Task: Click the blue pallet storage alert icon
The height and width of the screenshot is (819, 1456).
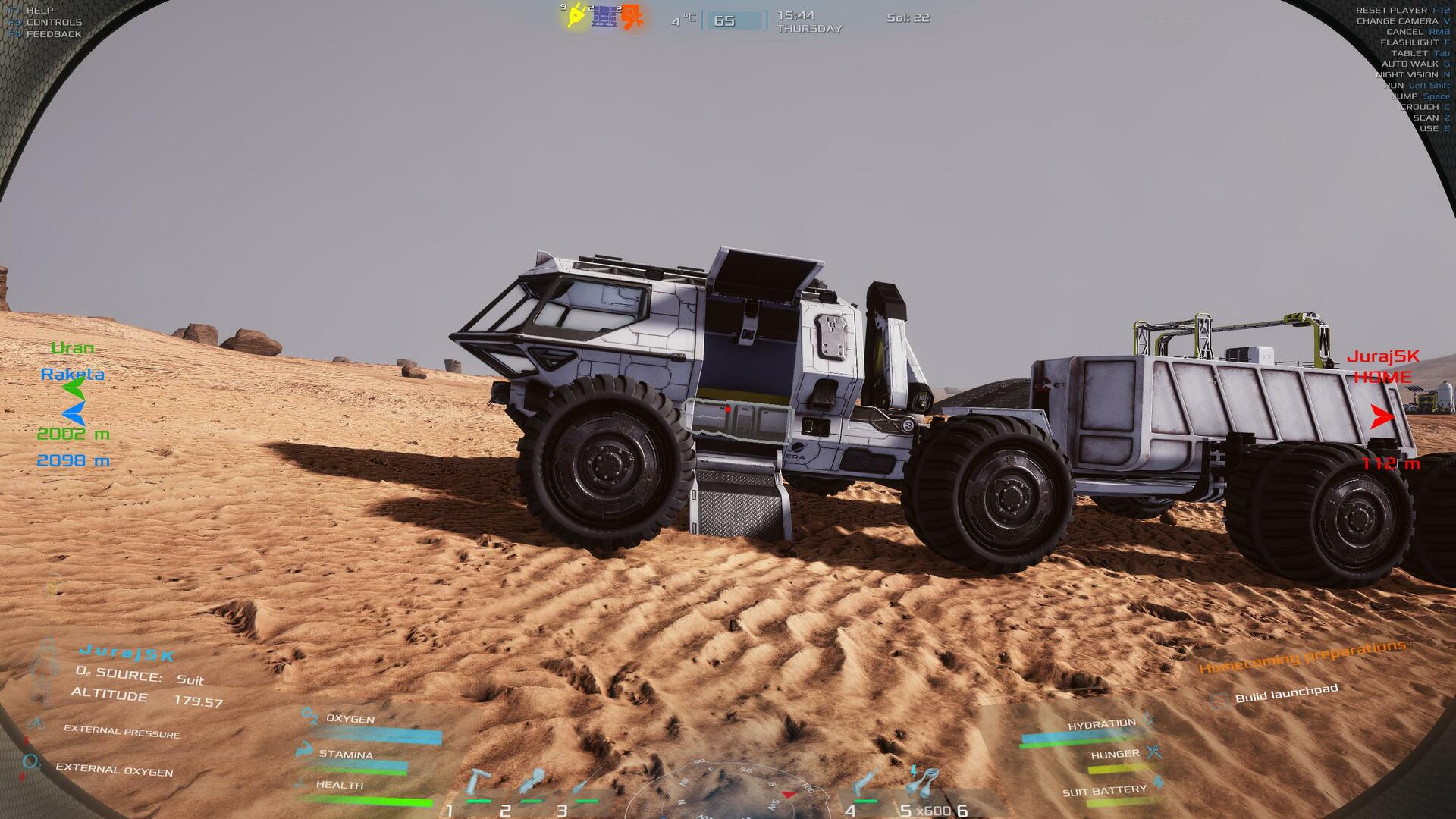Action: 604,16
